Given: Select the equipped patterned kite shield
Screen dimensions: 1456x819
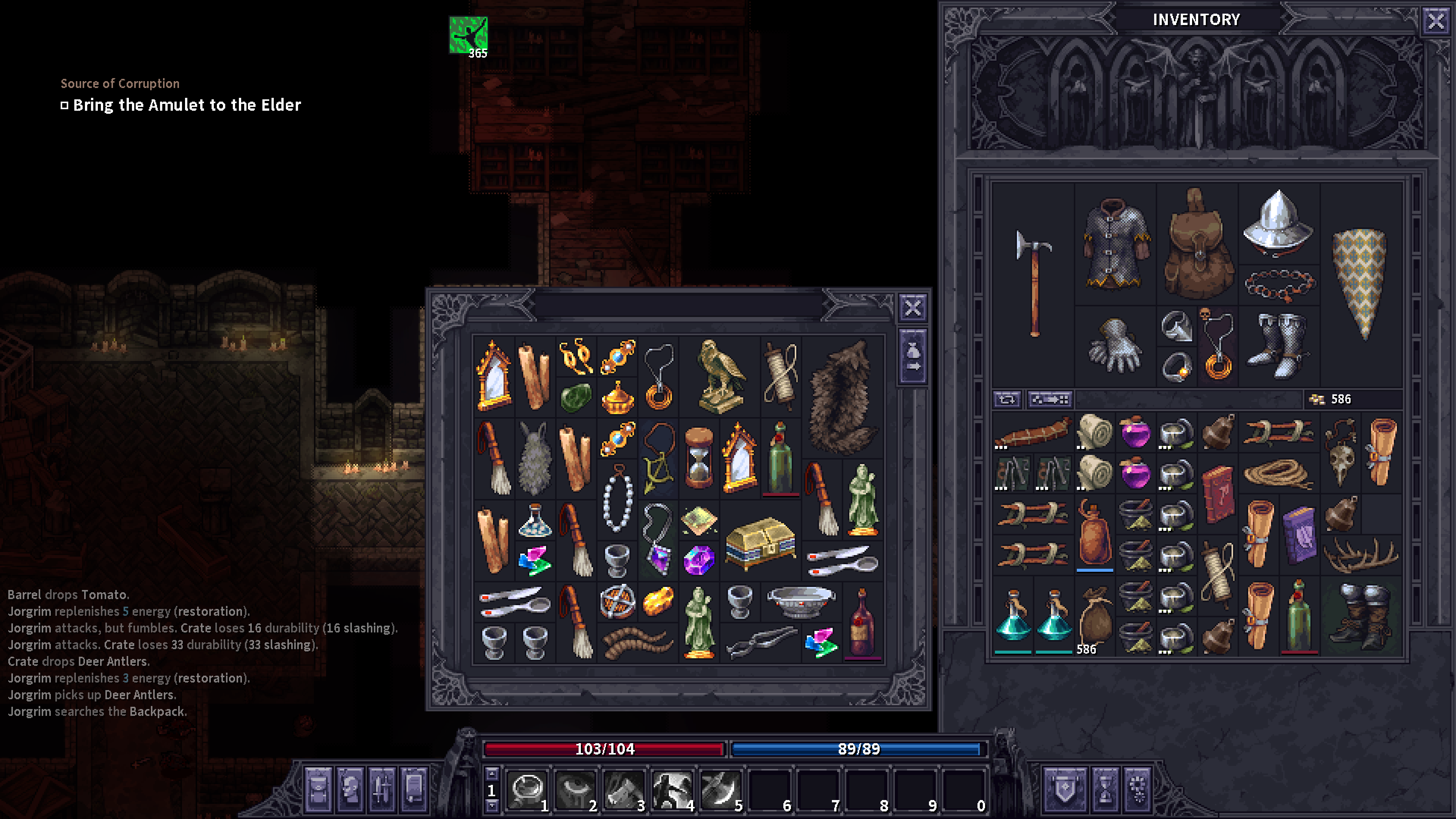Looking at the screenshot, I should pyautogui.click(x=1359, y=282).
